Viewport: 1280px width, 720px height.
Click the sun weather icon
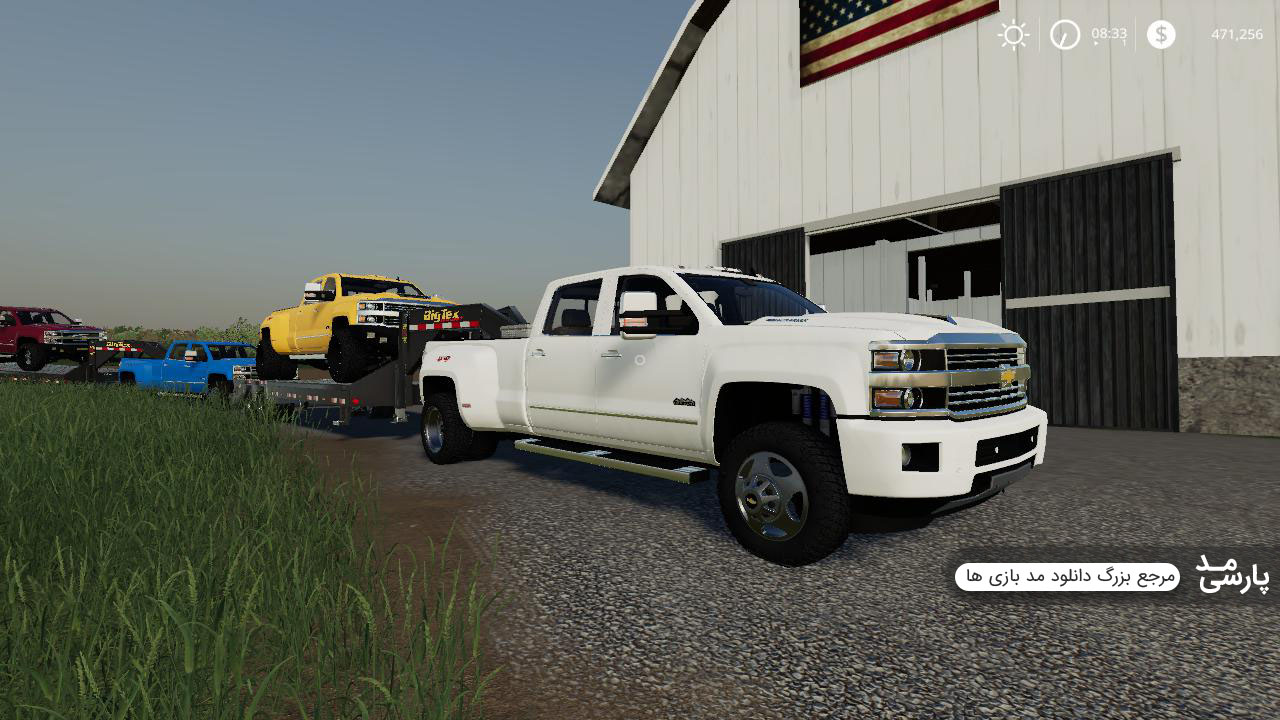point(1013,35)
